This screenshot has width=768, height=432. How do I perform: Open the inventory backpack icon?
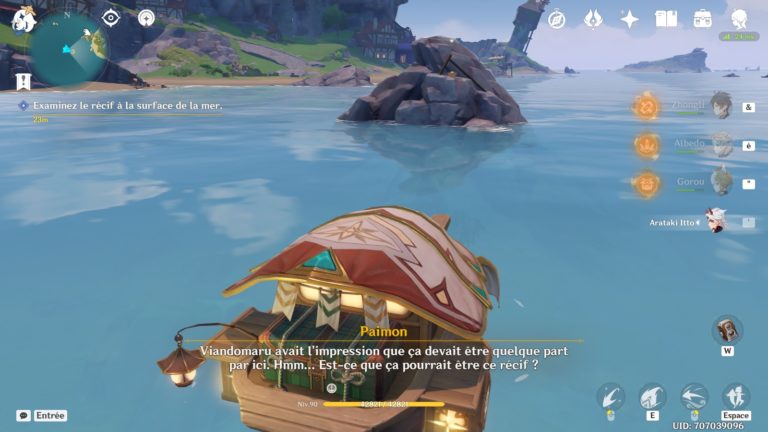(703, 19)
